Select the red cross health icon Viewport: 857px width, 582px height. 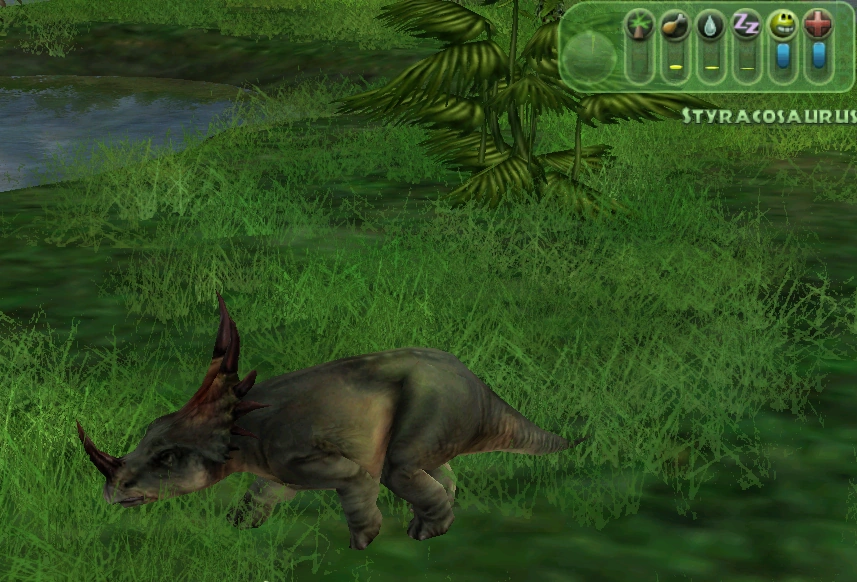point(818,24)
